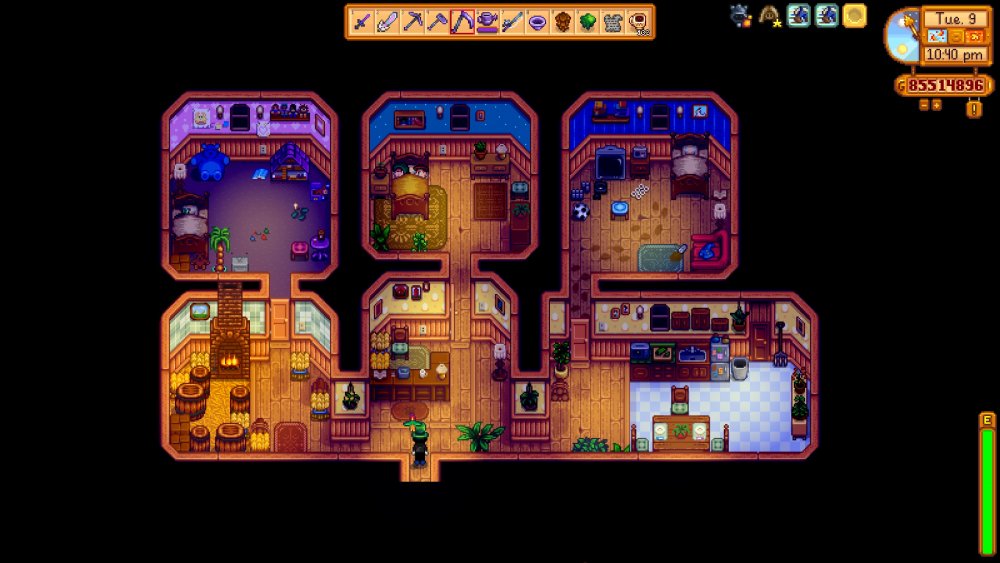Viewport: 1000px width, 563px height.
Task: Click the zoom out minus button
Action: tap(923, 104)
